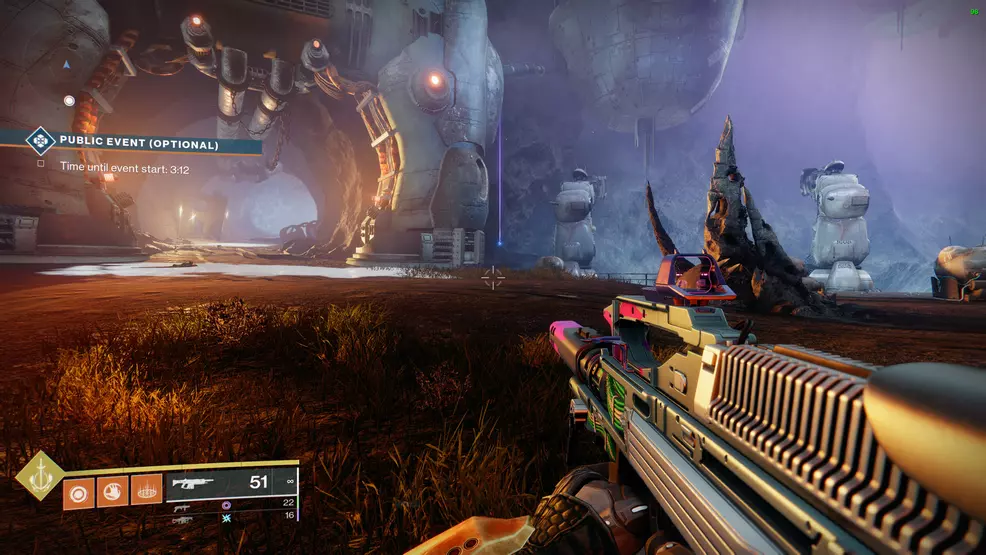Viewport: 986px width, 555px height.
Task: Use the grenade ability ring icon
Action: (x=79, y=492)
